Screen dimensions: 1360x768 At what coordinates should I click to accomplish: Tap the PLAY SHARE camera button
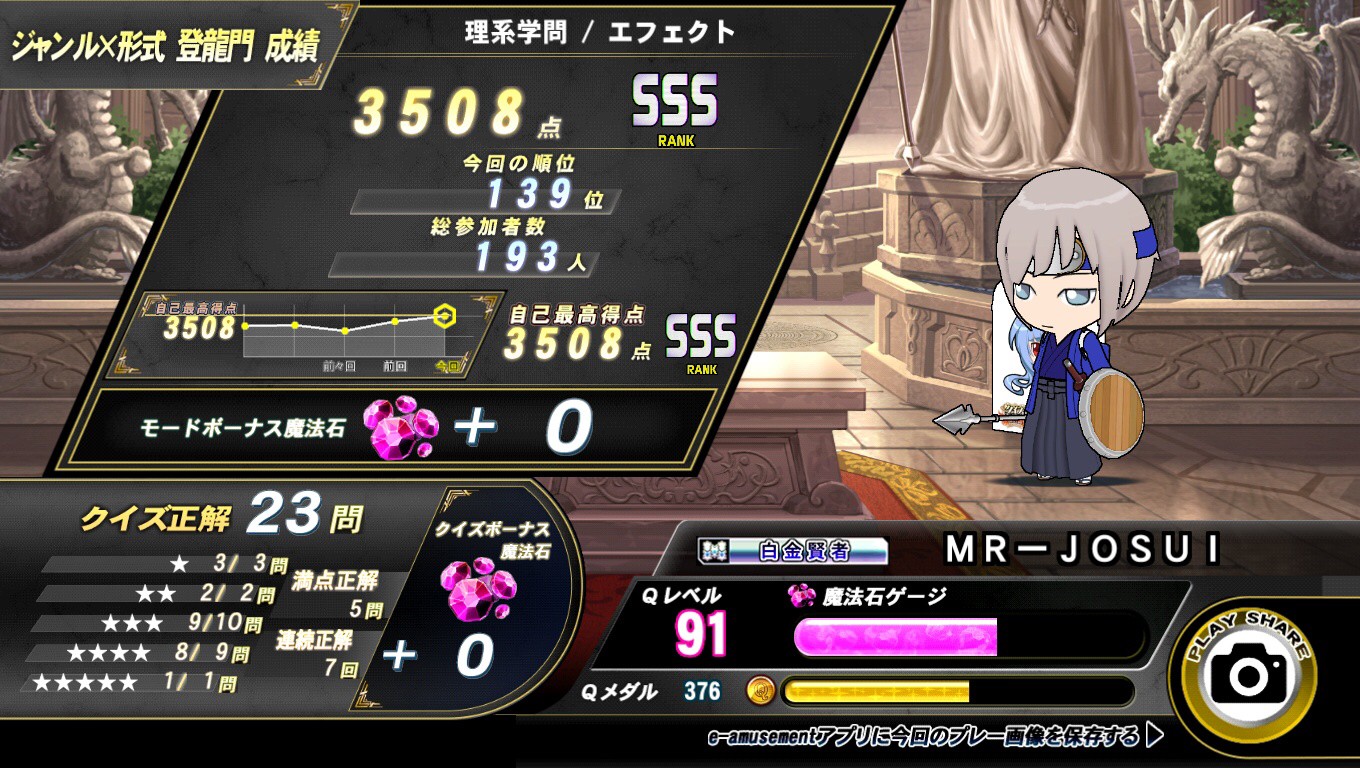coord(1248,674)
